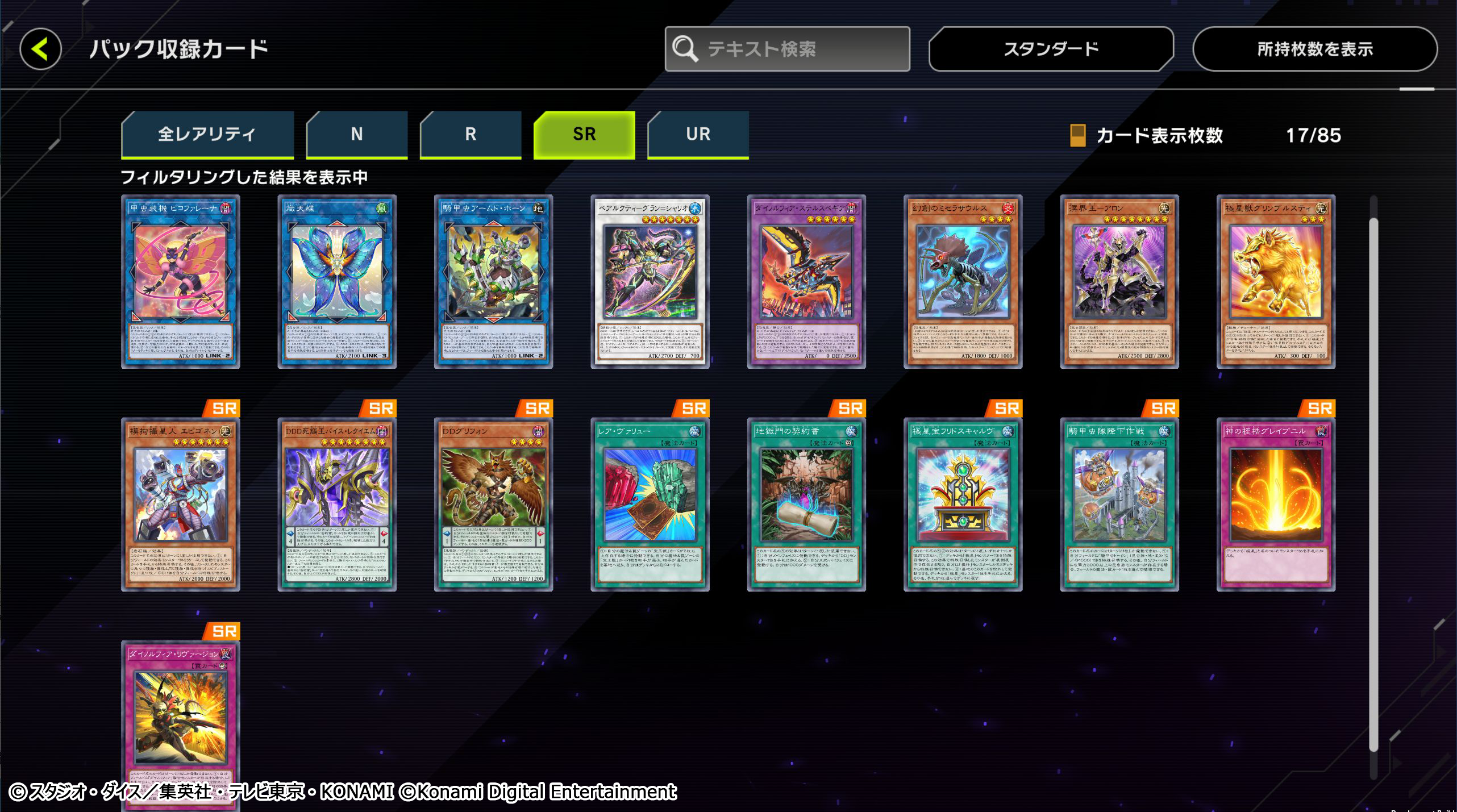Switch to the SR tab

tap(584, 134)
